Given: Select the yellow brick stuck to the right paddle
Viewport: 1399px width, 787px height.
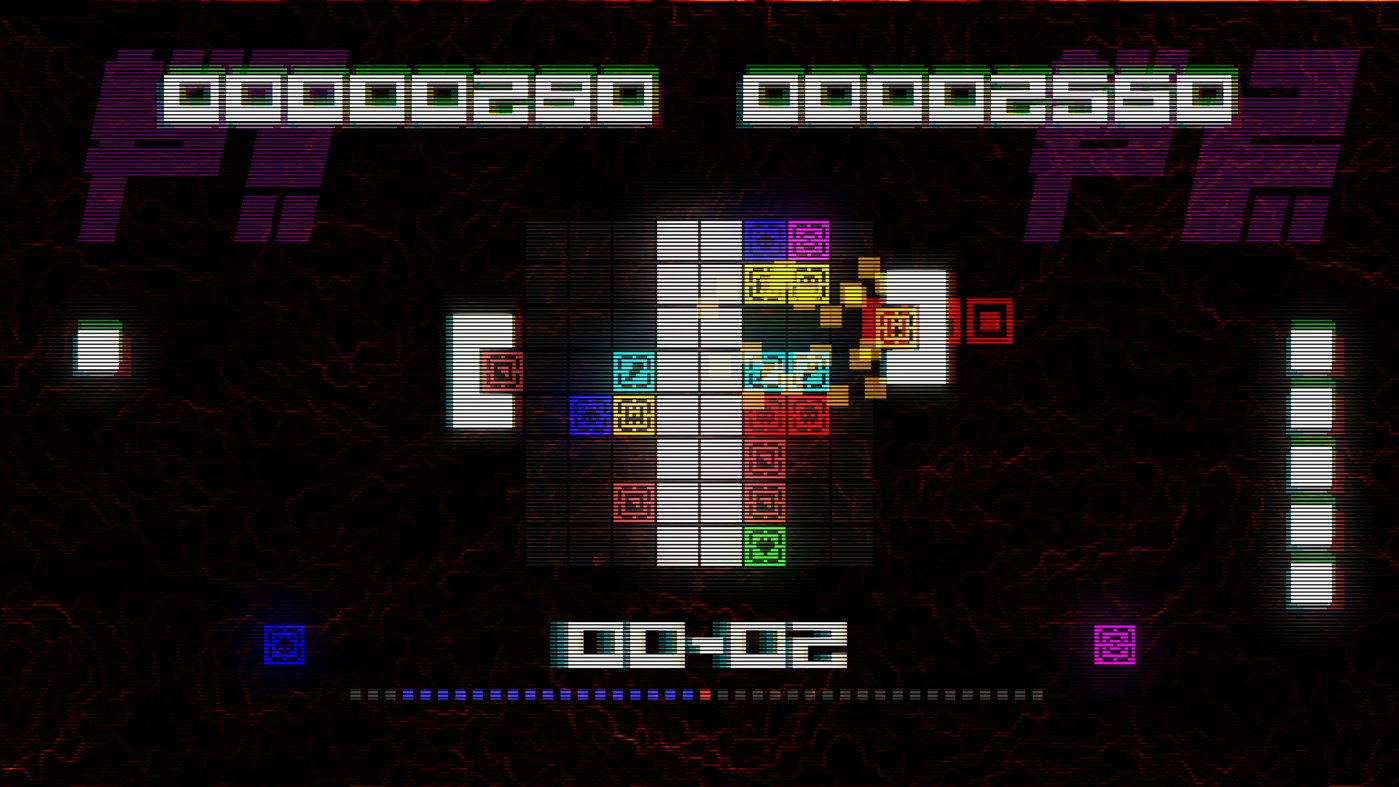Looking at the screenshot, I should click(x=895, y=325).
